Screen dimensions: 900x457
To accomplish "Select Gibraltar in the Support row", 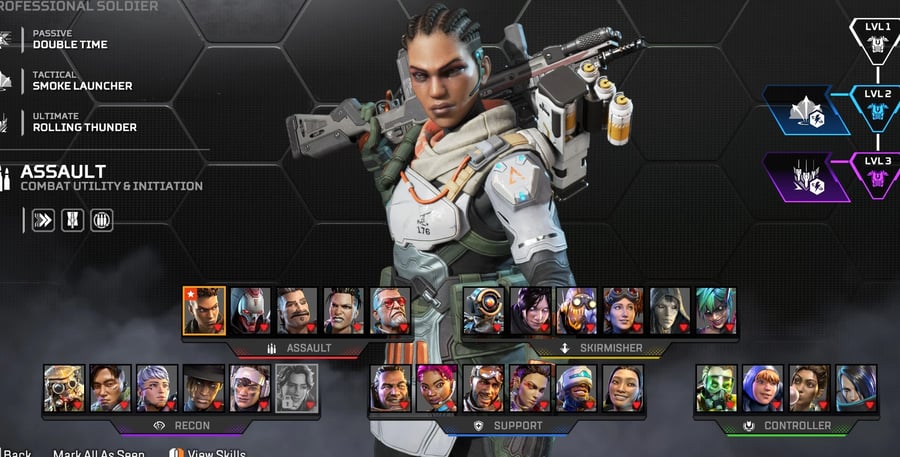I will 390,387.
